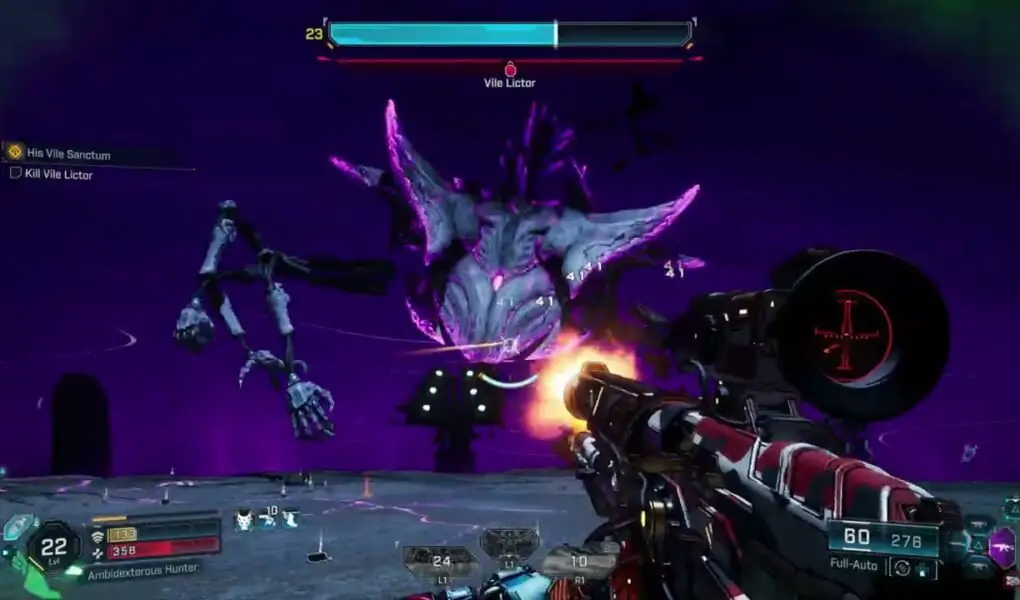The height and width of the screenshot is (600, 1020).
Task: Open the His Vile Sanctum quest tracker
Action: (x=68, y=153)
